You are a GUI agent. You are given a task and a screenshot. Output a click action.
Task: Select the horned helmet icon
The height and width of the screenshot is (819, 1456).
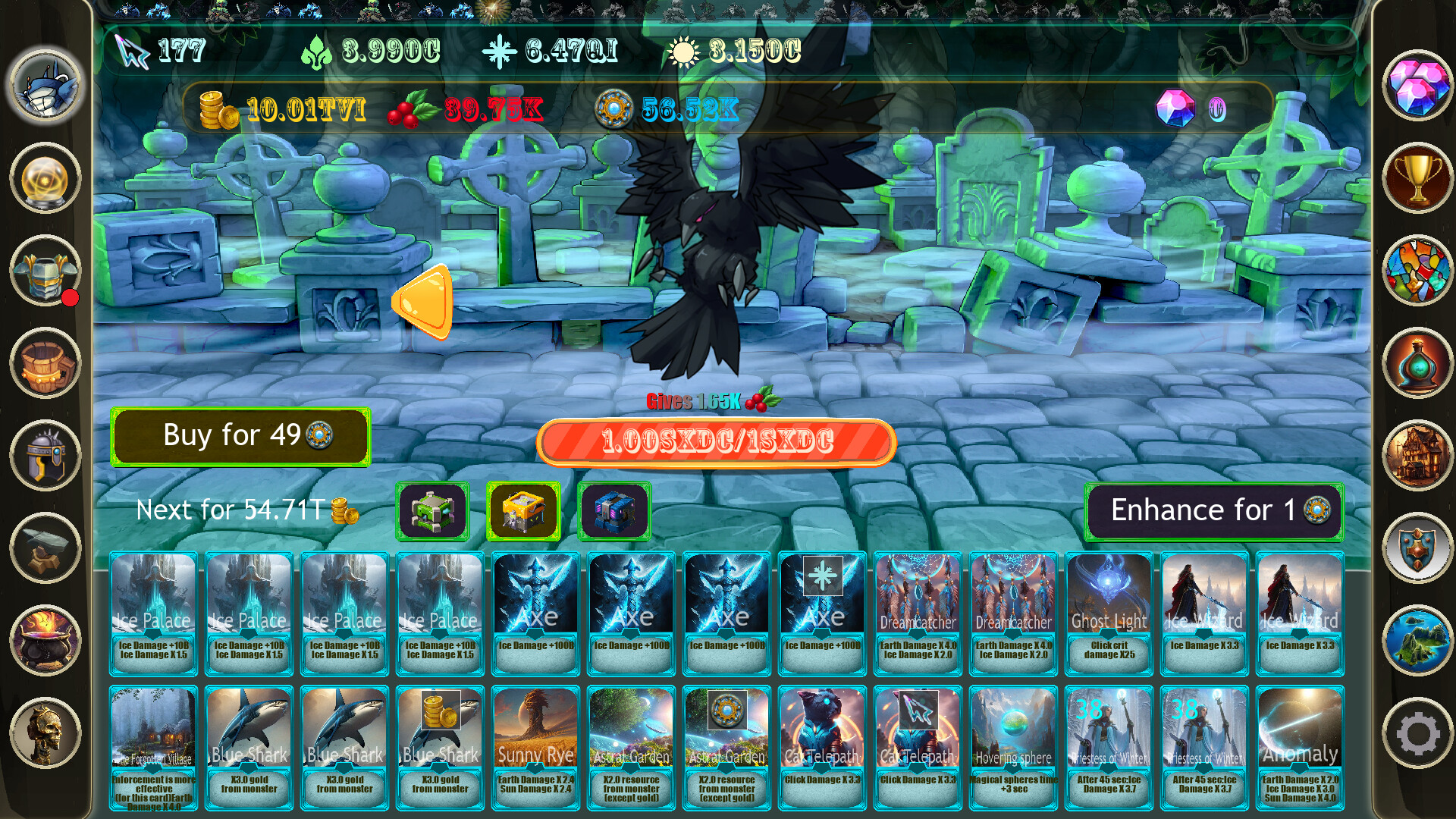[43, 456]
